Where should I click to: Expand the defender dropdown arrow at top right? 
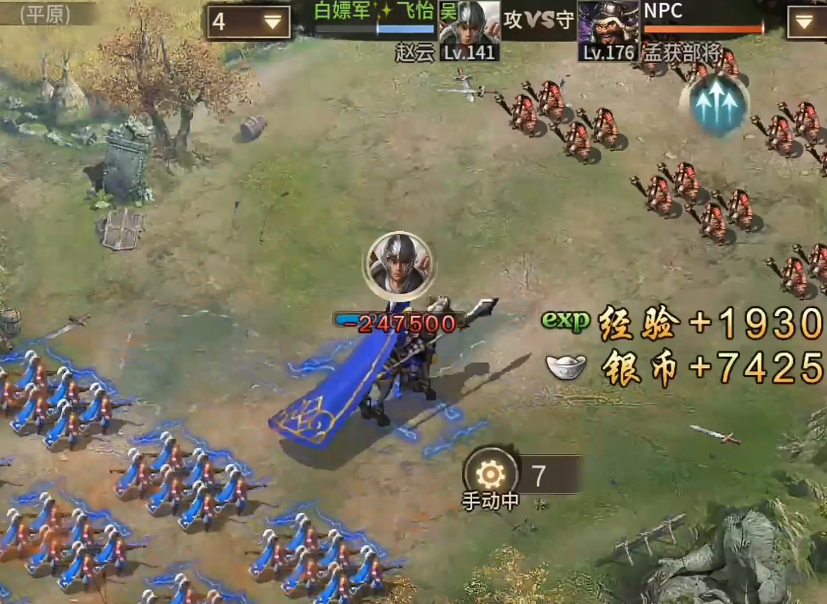(x=806, y=22)
